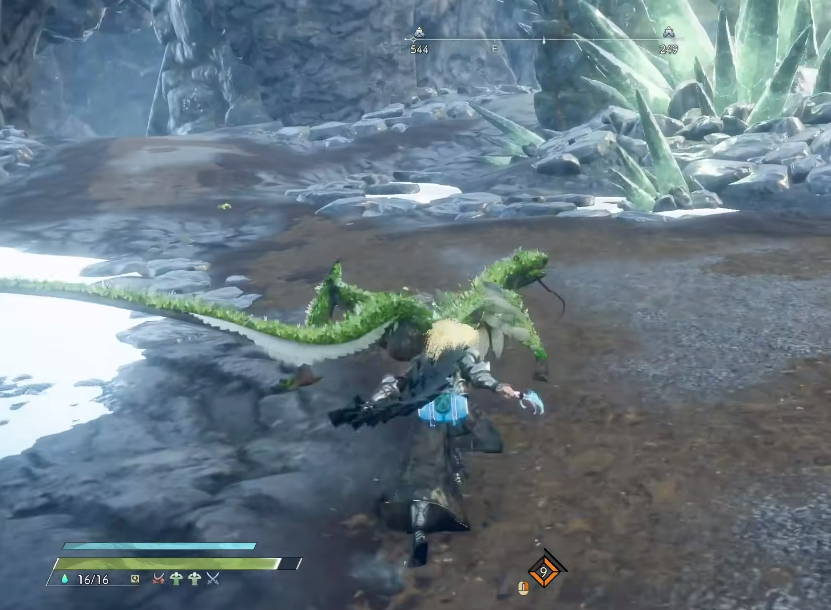
Task: Click the compass camp marker at 544 distance
Action: point(418,32)
